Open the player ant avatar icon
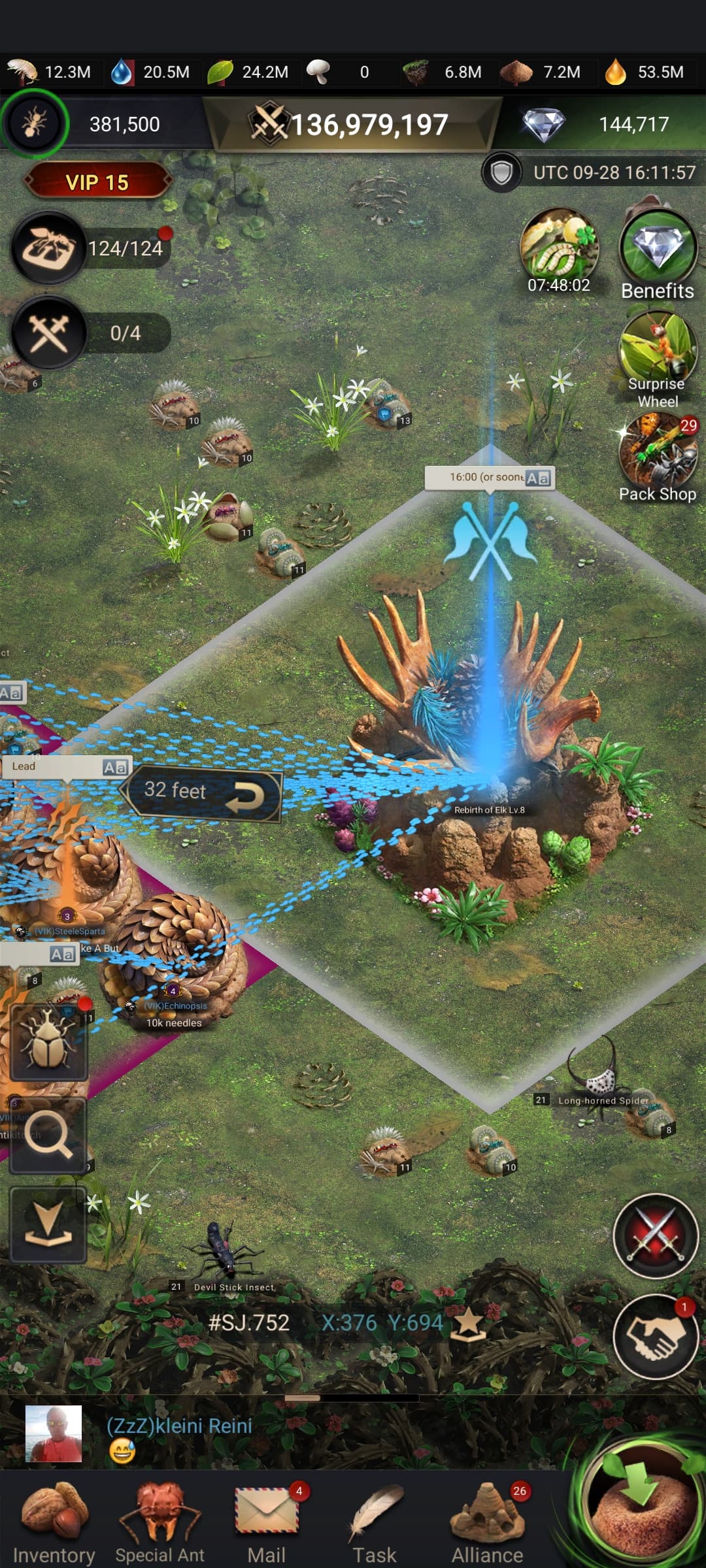706x1568 pixels. (34, 123)
